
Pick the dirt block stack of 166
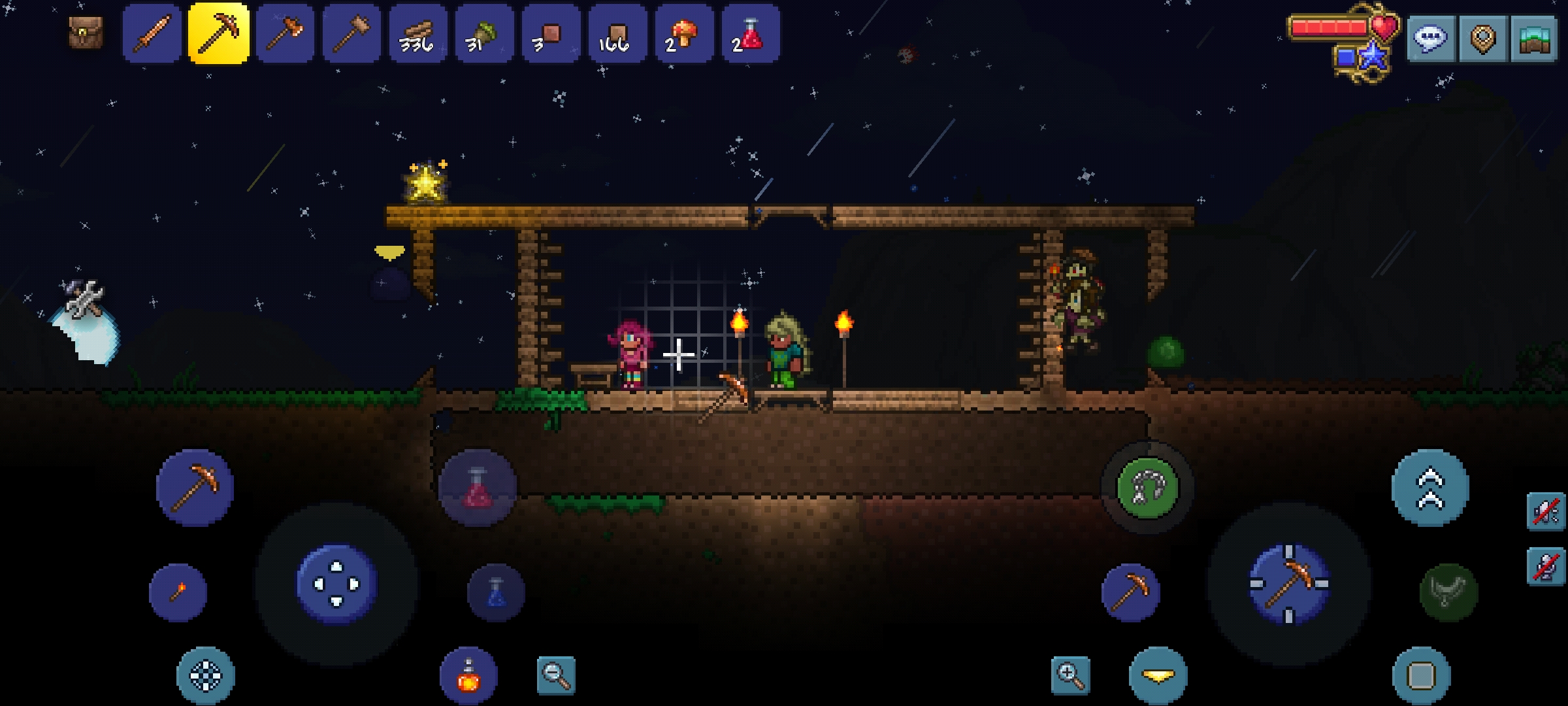pos(617,34)
